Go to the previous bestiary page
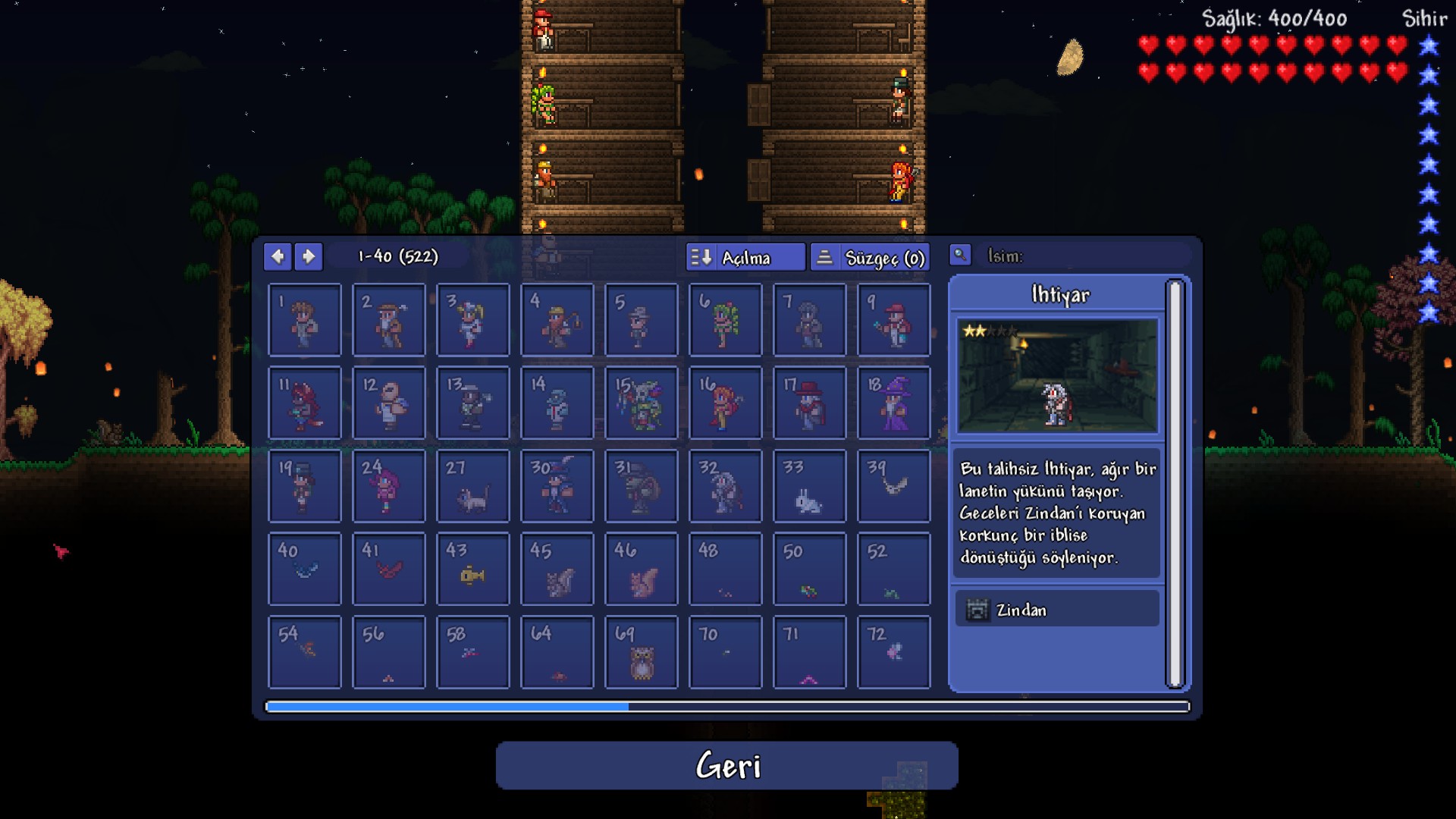The image size is (1456, 819). point(278,256)
